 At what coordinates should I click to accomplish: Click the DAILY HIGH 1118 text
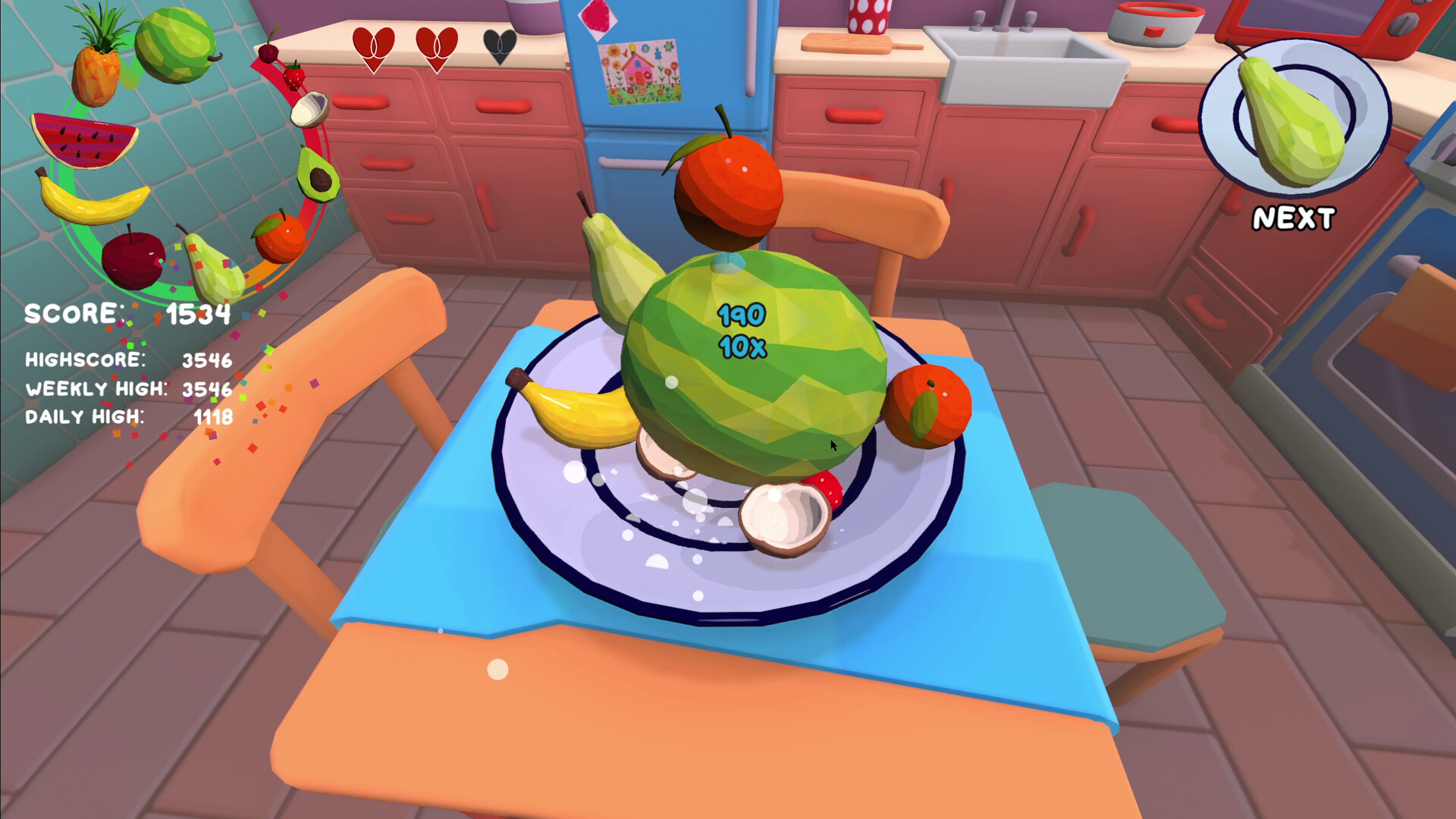point(129,416)
